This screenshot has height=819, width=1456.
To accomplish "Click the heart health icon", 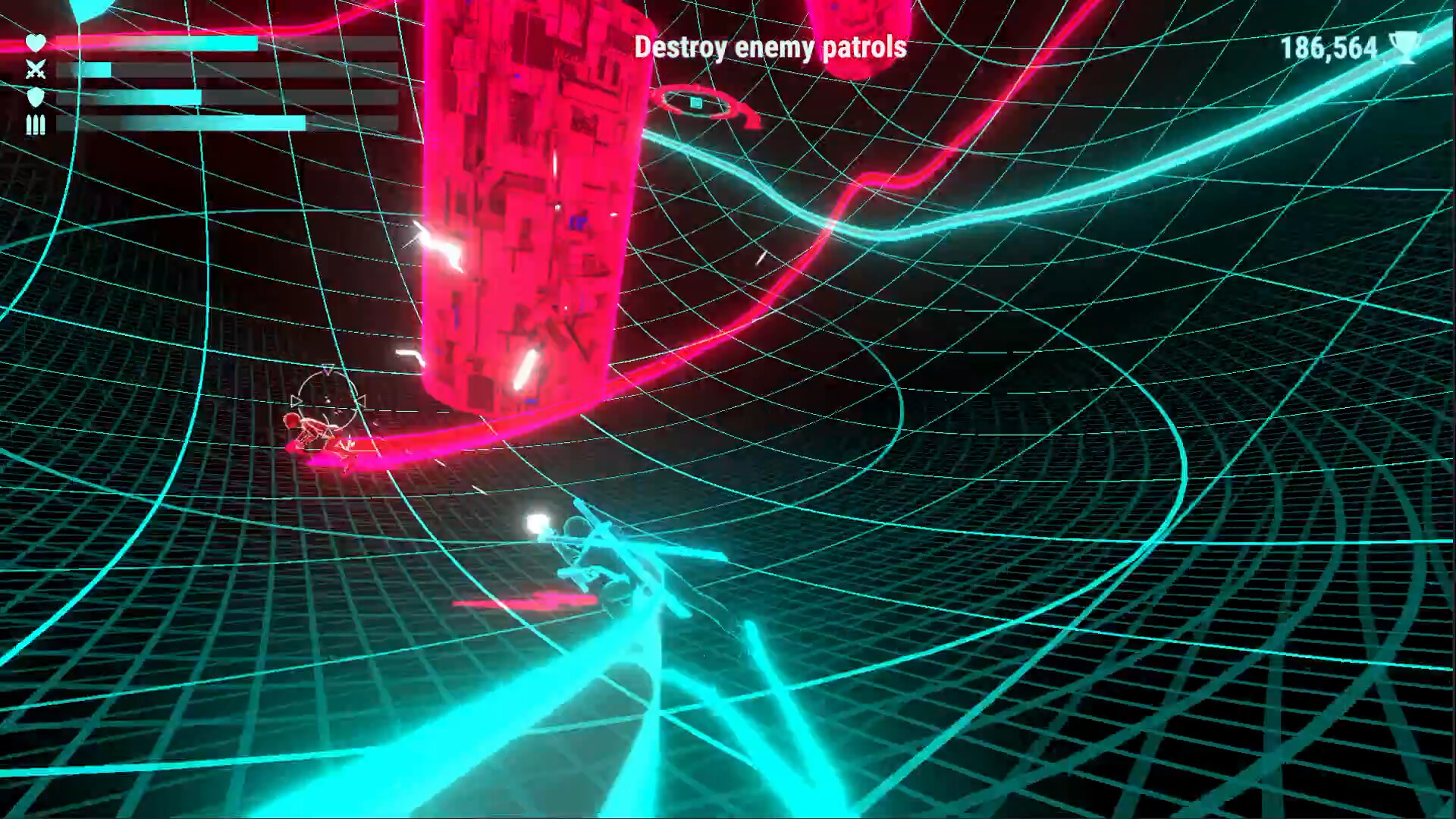I will pos(35,43).
